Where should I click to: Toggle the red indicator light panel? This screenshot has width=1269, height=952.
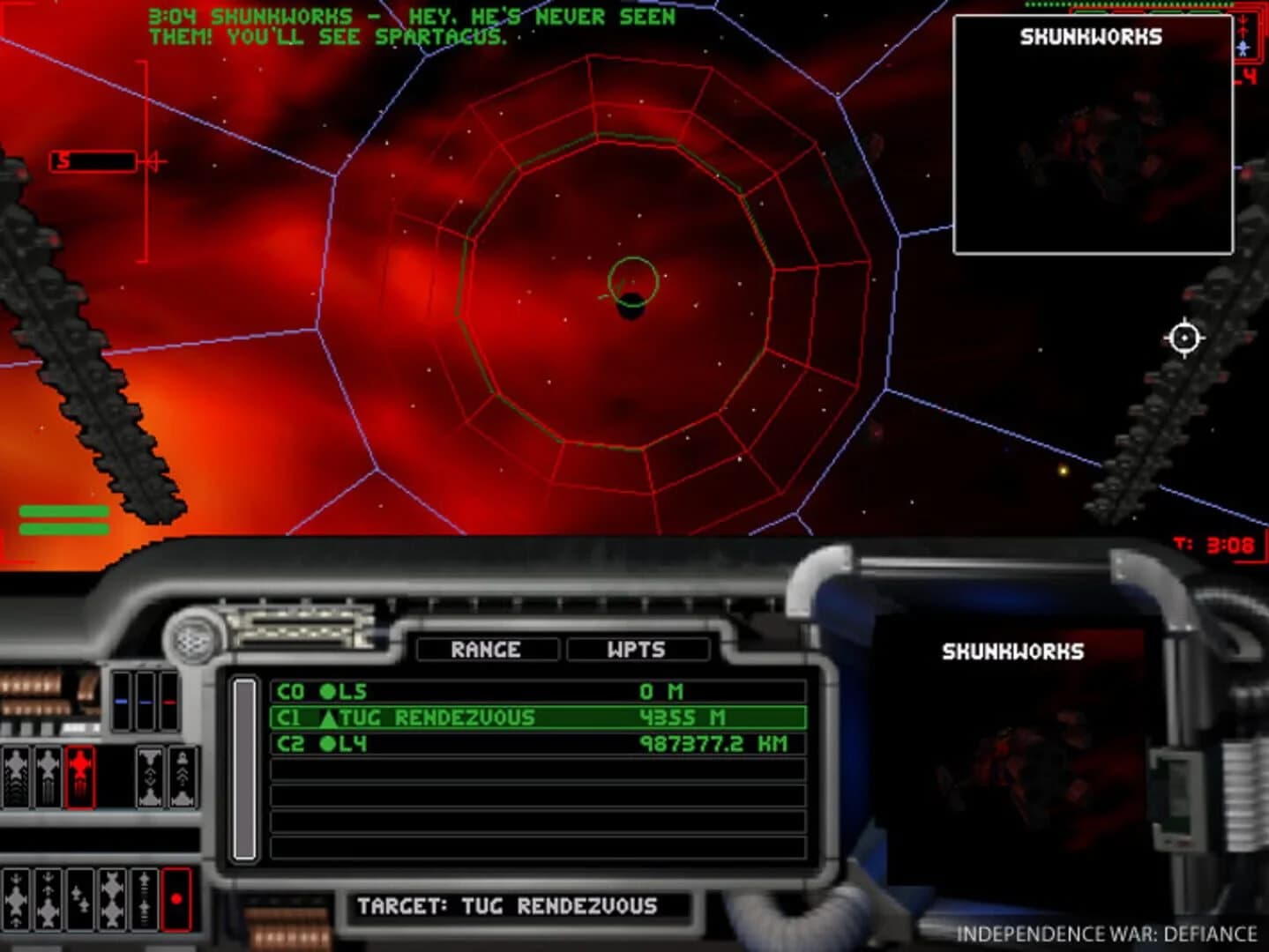tap(177, 899)
